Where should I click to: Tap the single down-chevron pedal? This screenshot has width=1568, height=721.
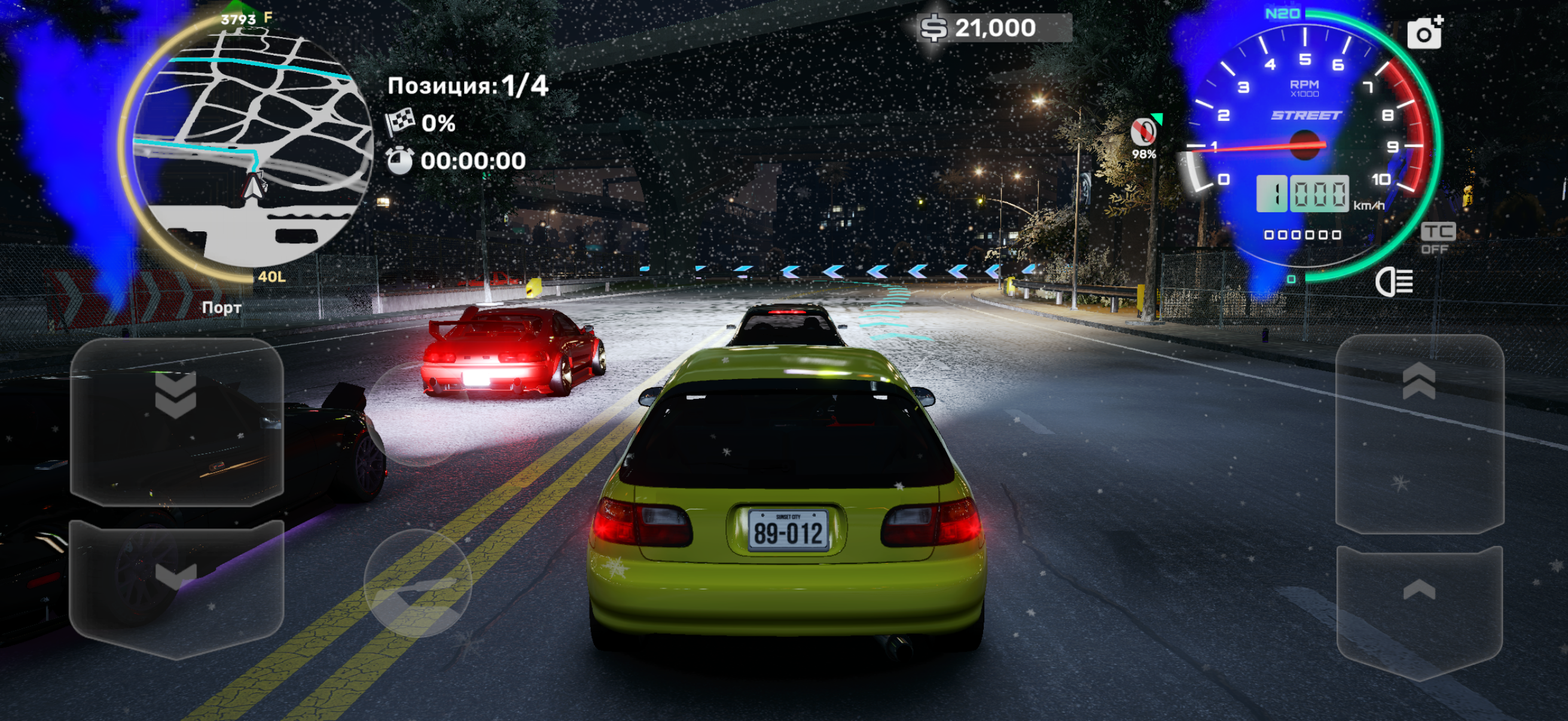pos(176,588)
